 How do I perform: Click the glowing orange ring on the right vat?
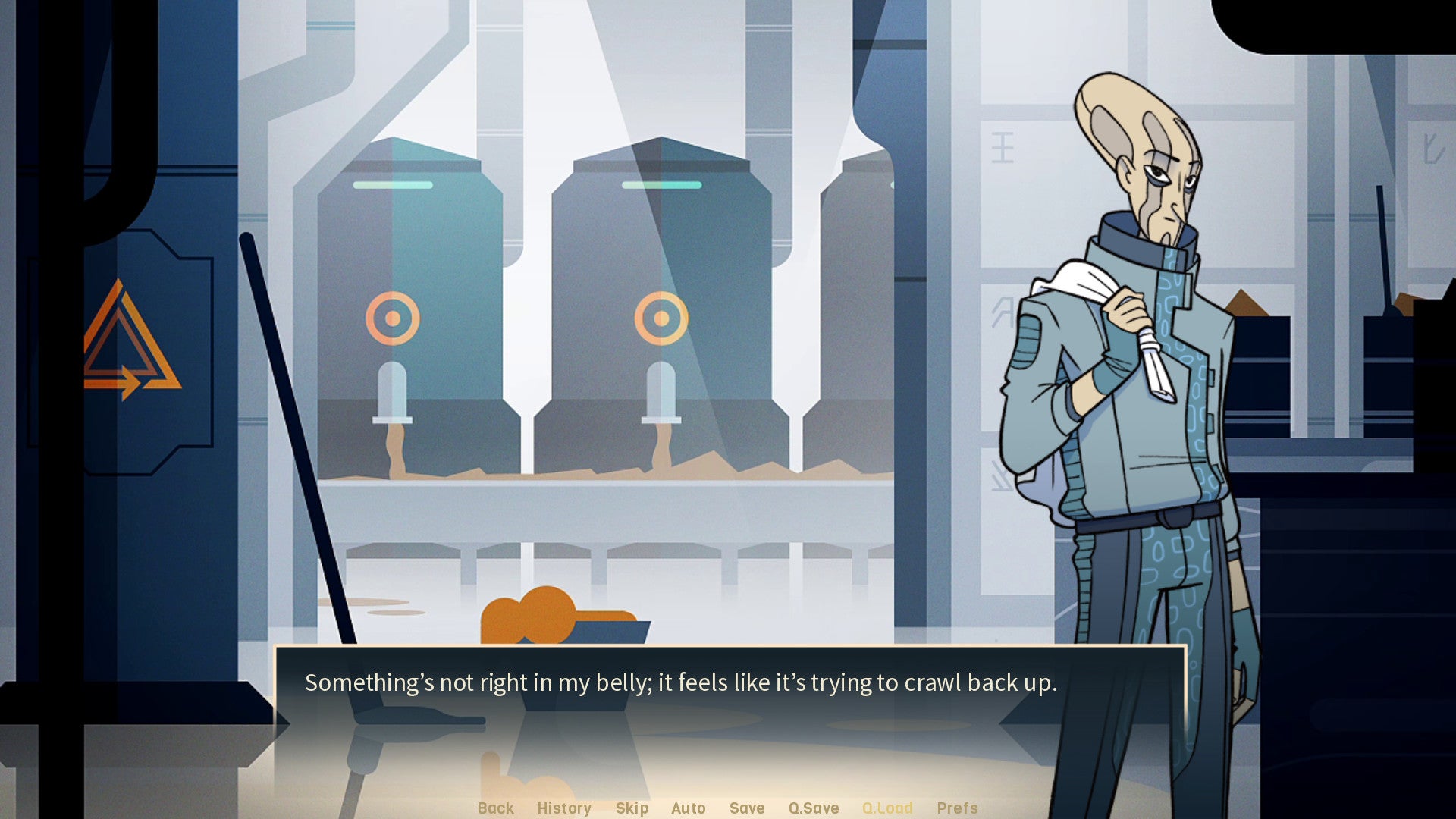(661, 317)
